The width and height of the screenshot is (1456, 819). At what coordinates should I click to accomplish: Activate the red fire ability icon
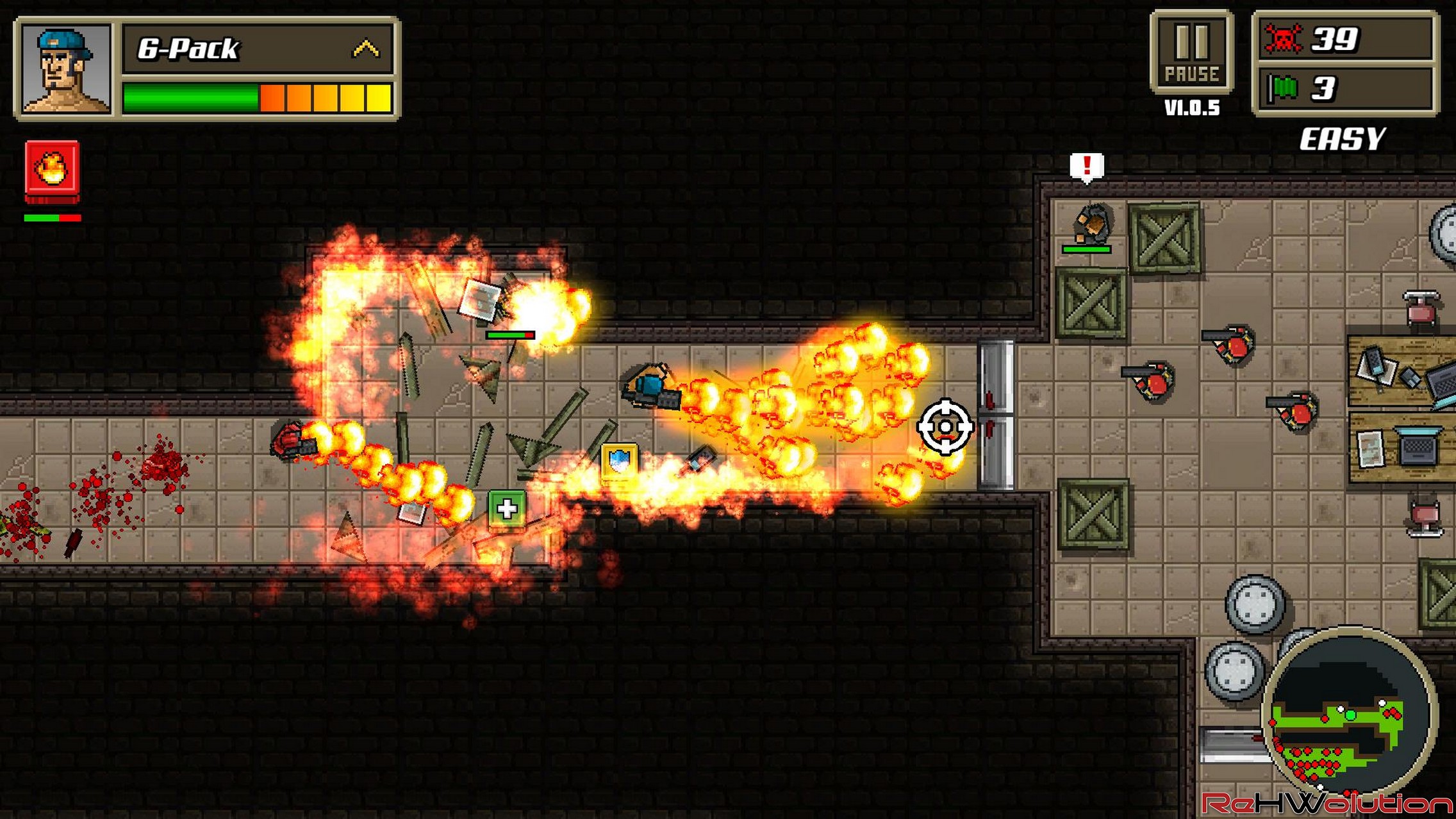click(x=53, y=168)
